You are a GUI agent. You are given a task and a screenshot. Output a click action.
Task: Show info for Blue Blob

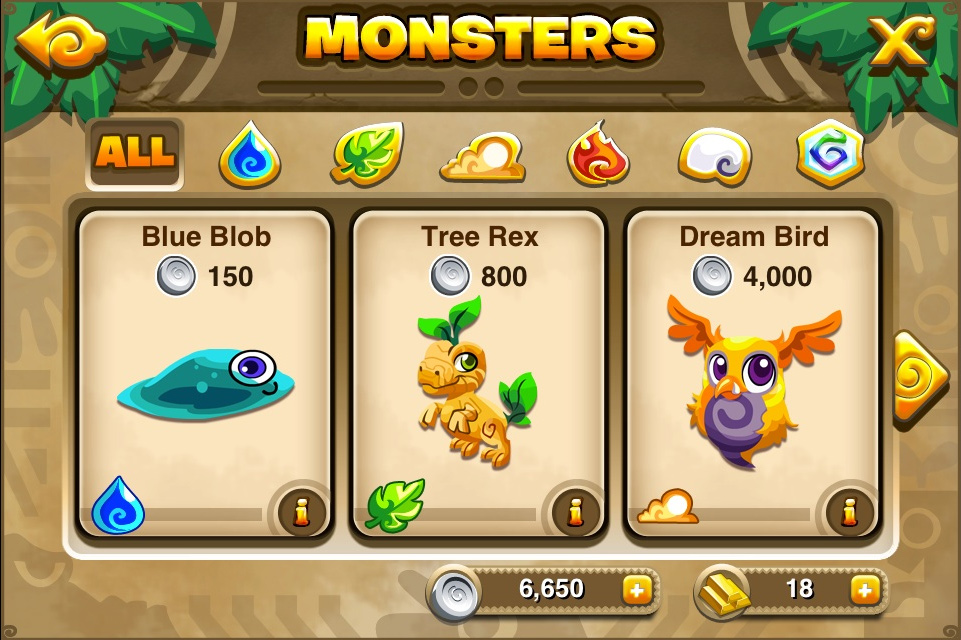(x=301, y=512)
